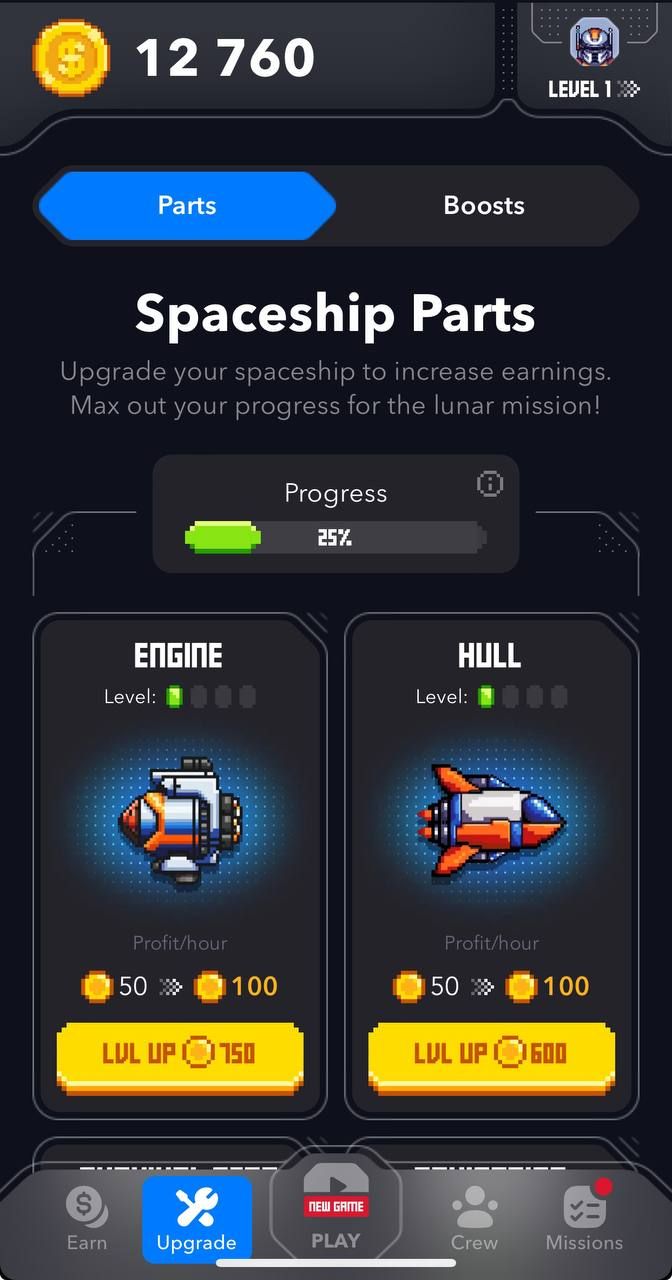Viewport: 672px width, 1280px height.
Task: Tap the gold coin balance icon
Action: point(72,58)
